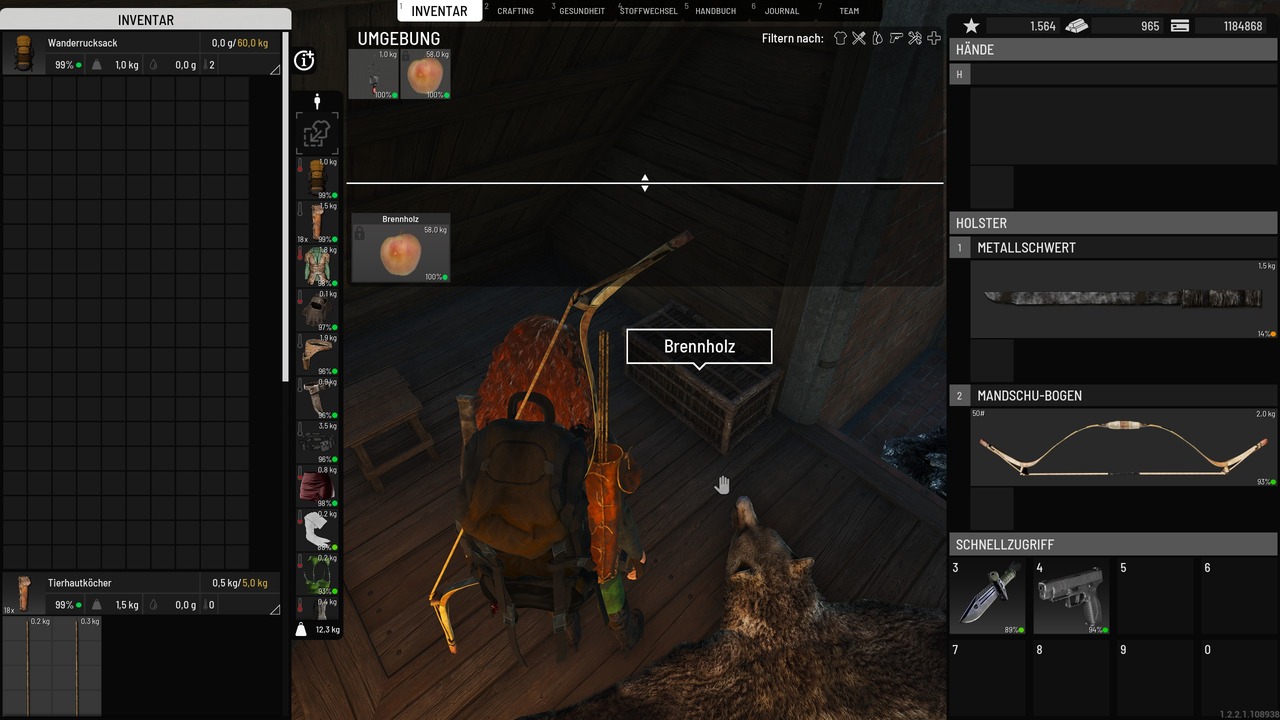The width and height of the screenshot is (1280, 720).
Task: Open the Handbuch tab
Action: coord(715,11)
